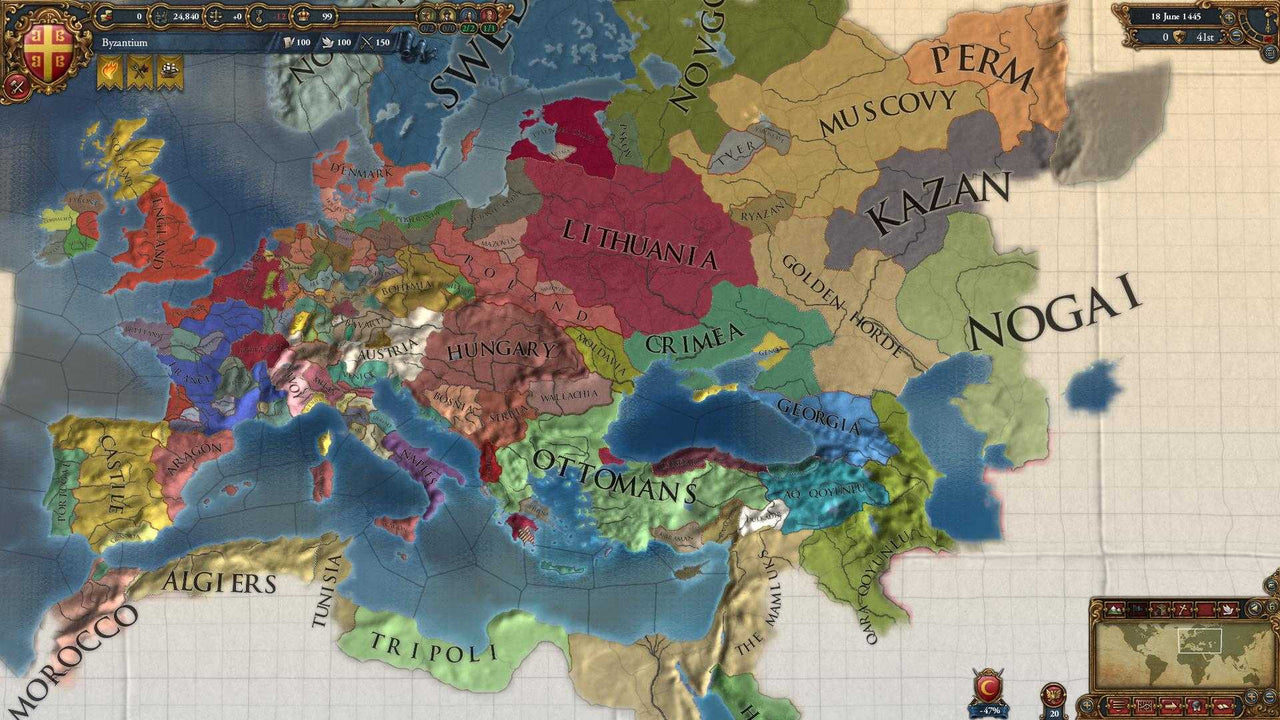Select the diplomatic mapmode dove icon
The image size is (1280, 720).
(1228, 609)
